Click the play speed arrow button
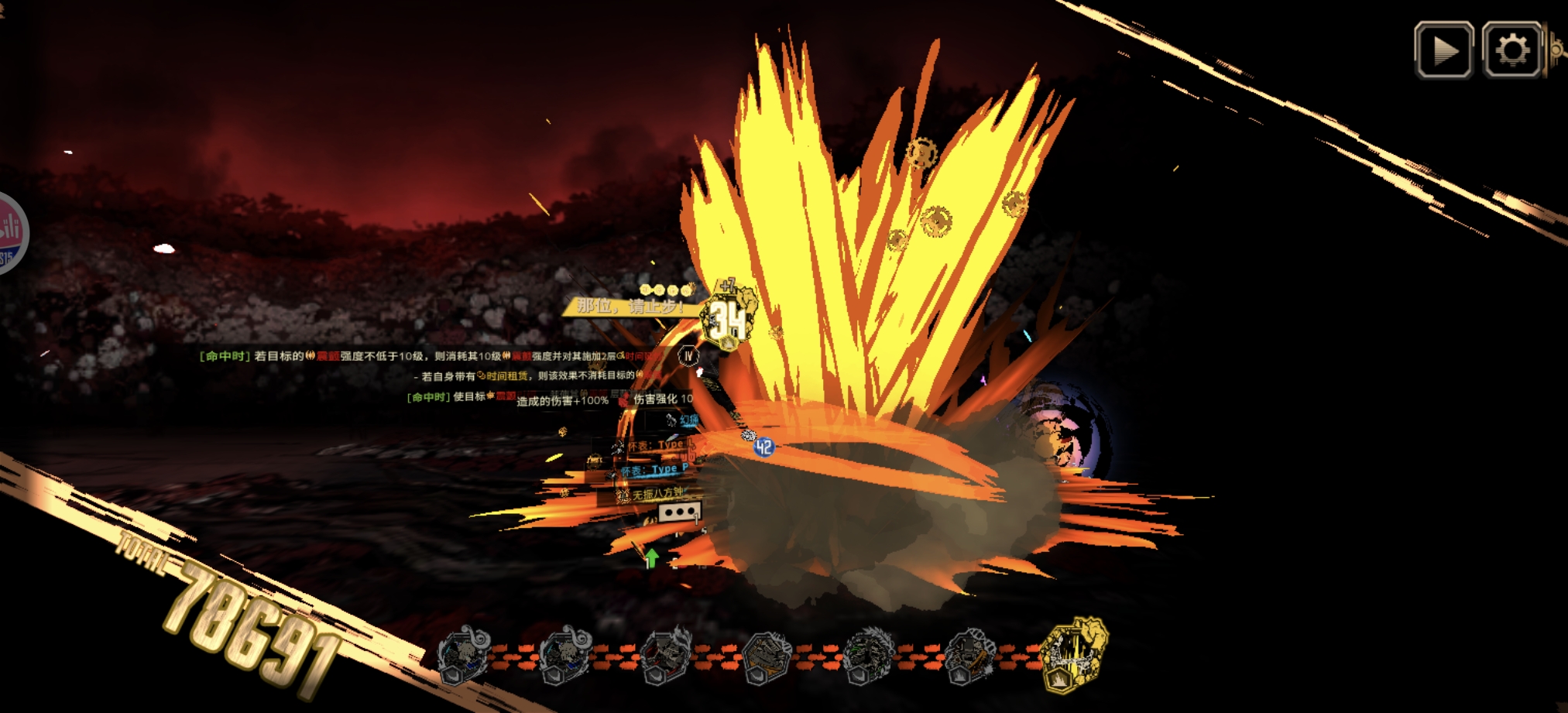Screen dimensions: 1568x713 (x=1443, y=50)
